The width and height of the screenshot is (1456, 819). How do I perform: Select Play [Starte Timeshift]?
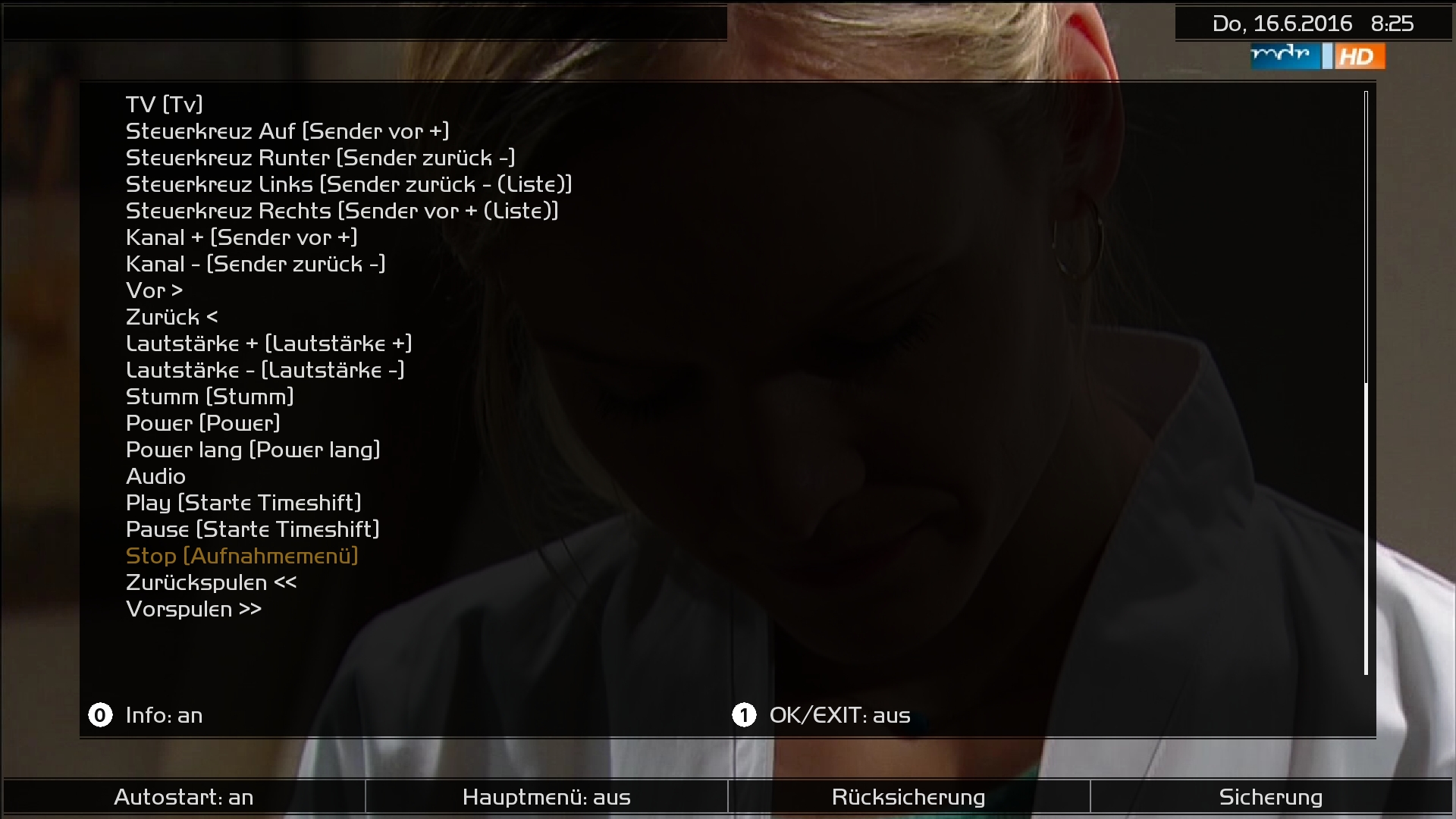(243, 503)
